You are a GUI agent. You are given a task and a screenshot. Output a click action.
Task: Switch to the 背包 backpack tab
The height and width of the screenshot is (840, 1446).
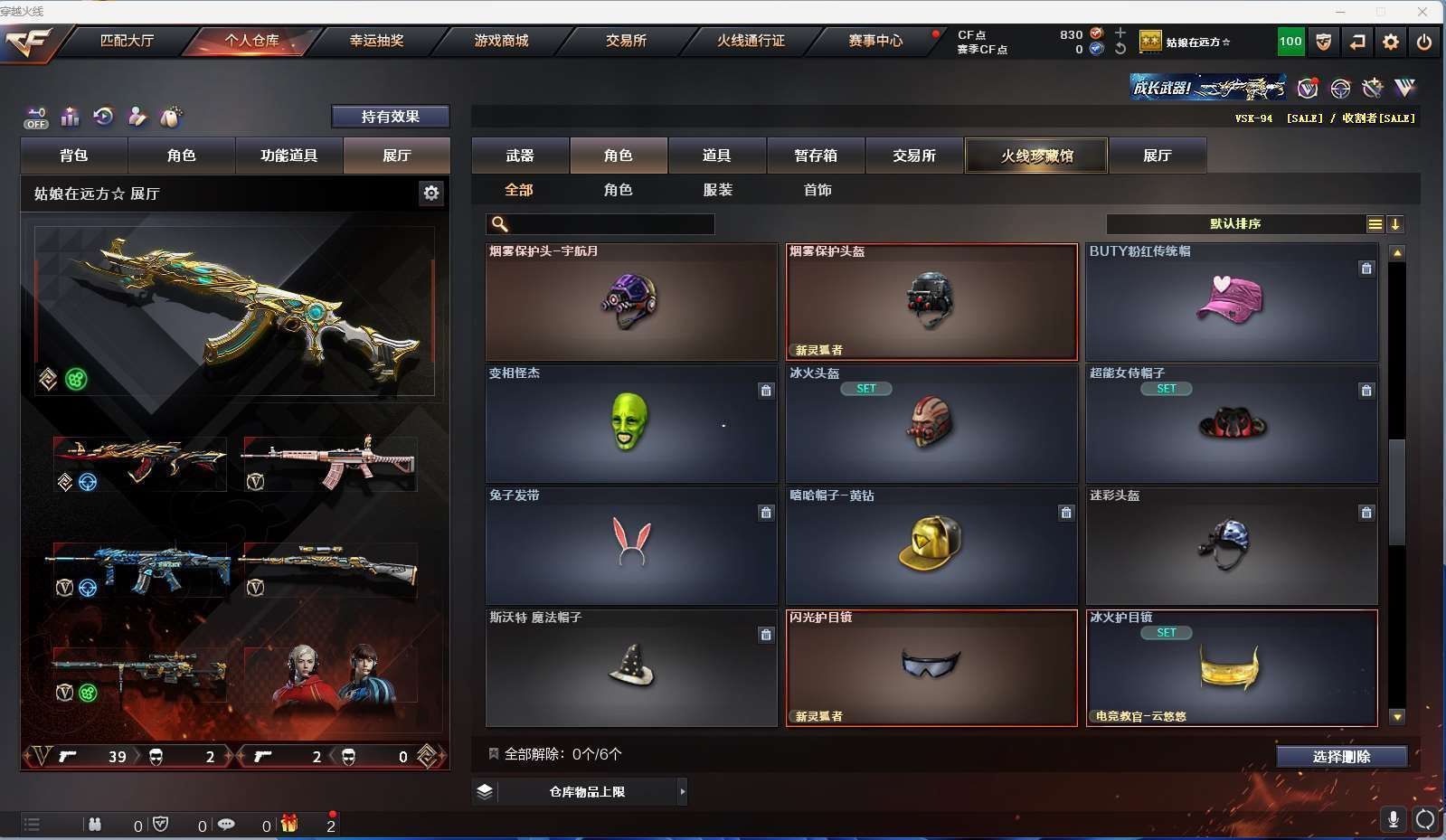tap(74, 156)
